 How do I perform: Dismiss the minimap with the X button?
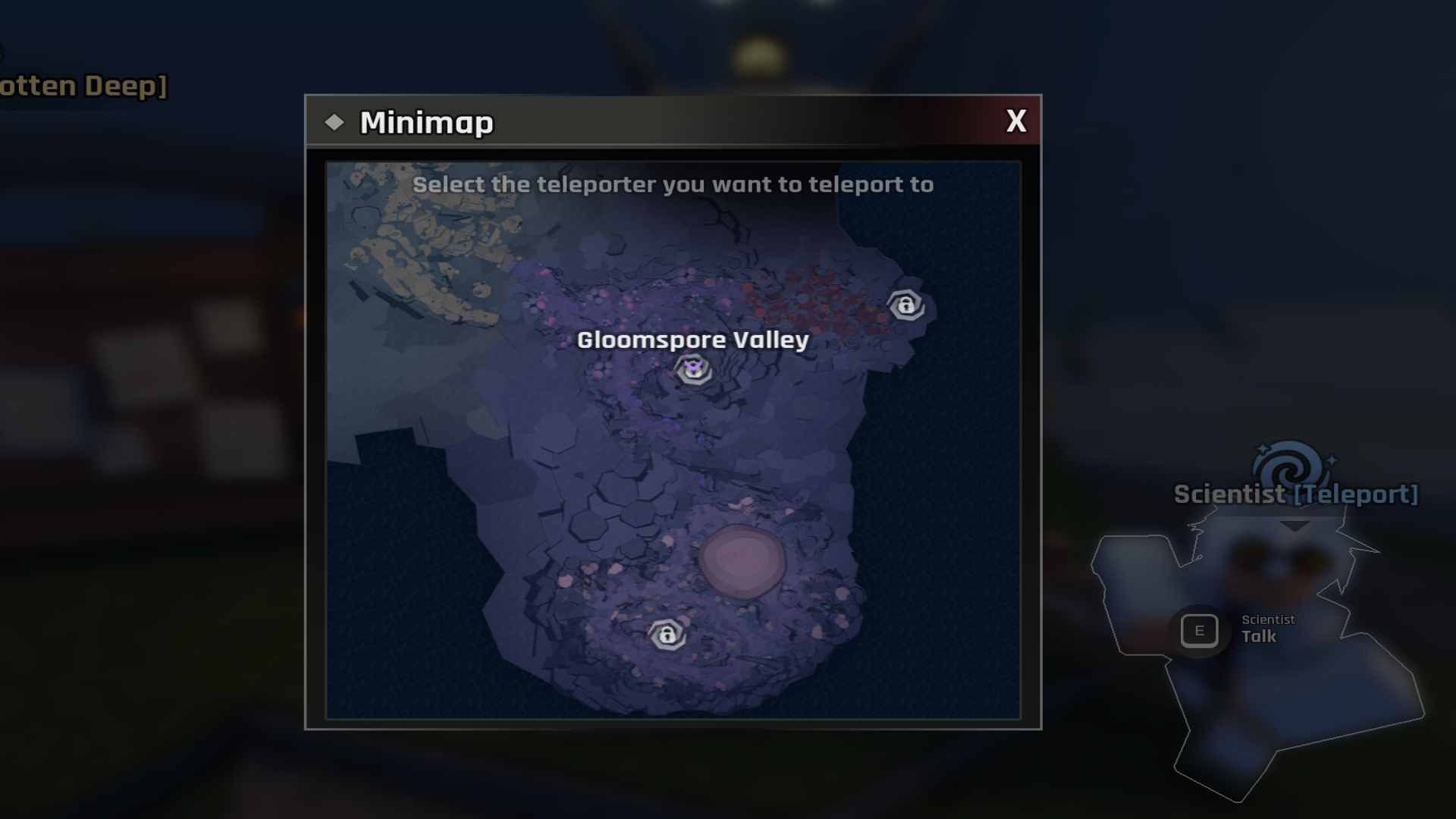(x=1017, y=121)
